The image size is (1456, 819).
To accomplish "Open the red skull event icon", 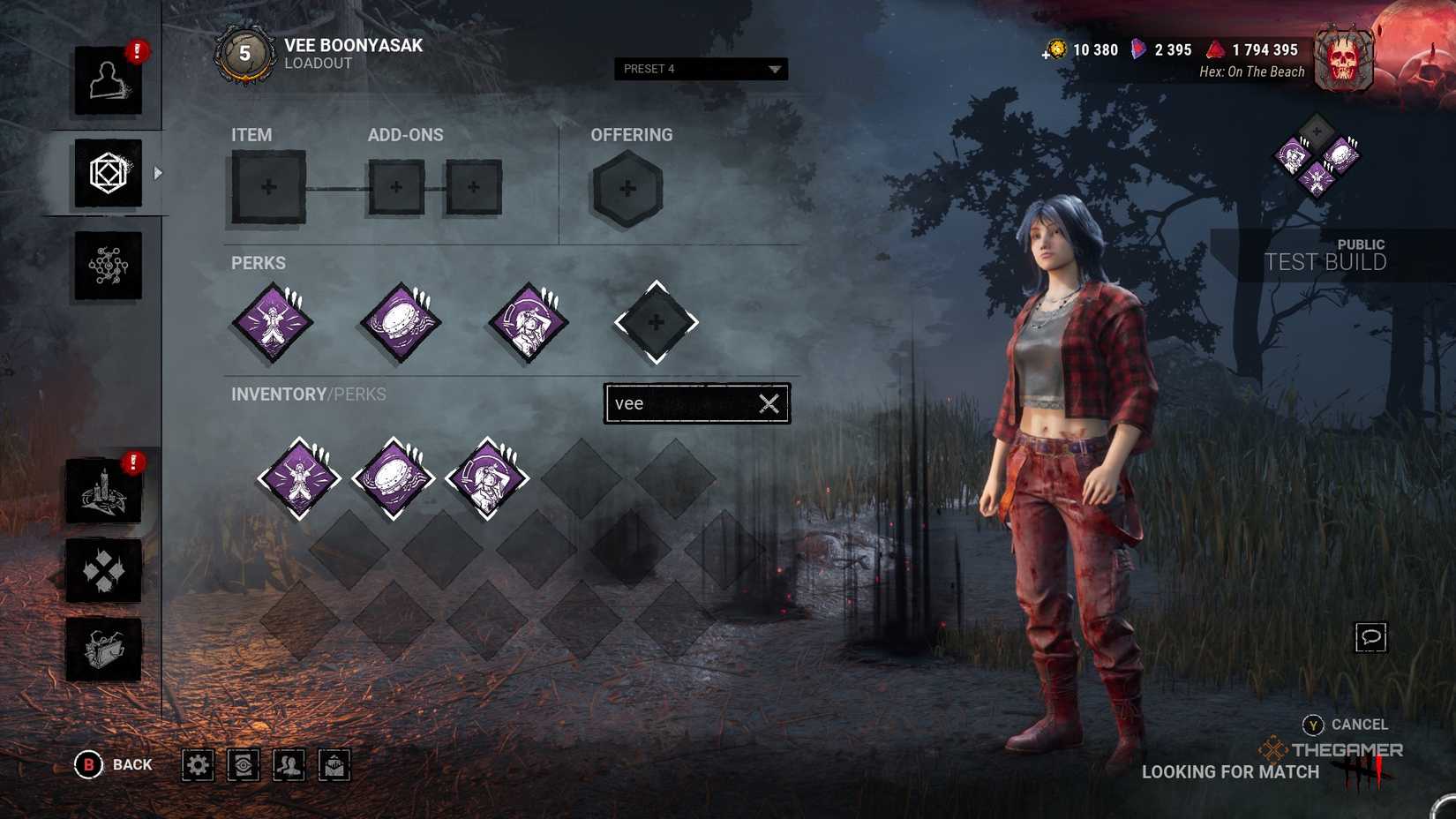I will coord(1343,60).
